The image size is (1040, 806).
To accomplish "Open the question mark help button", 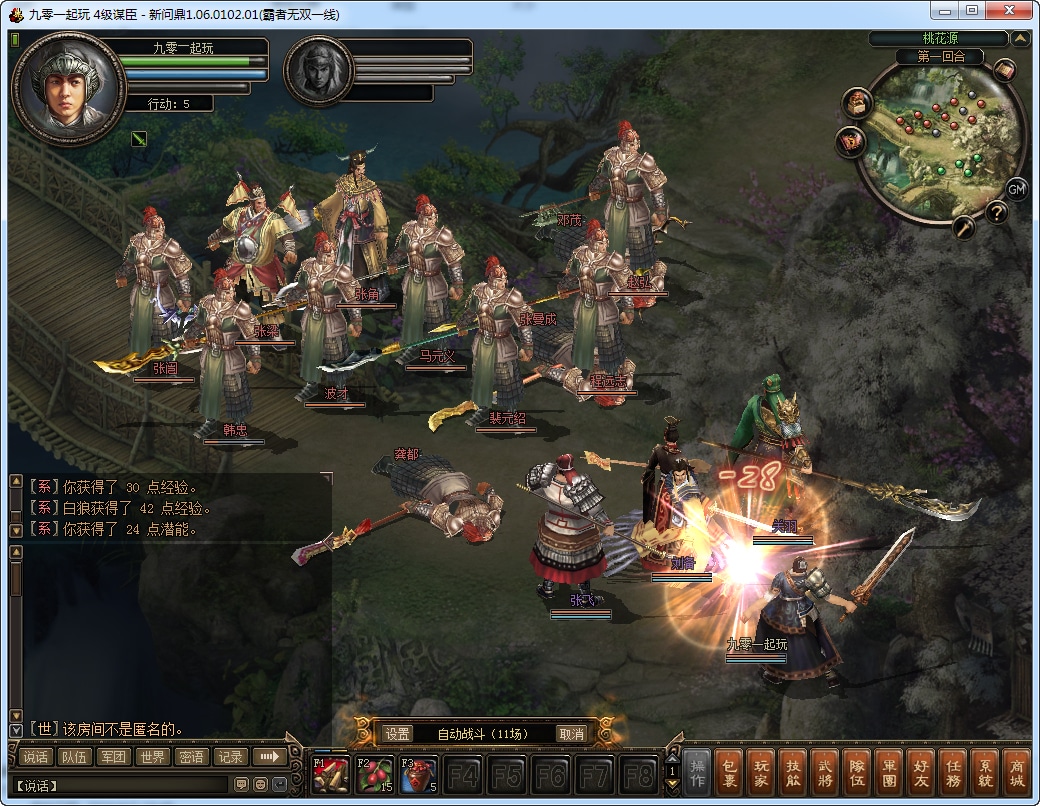I will point(996,212).
